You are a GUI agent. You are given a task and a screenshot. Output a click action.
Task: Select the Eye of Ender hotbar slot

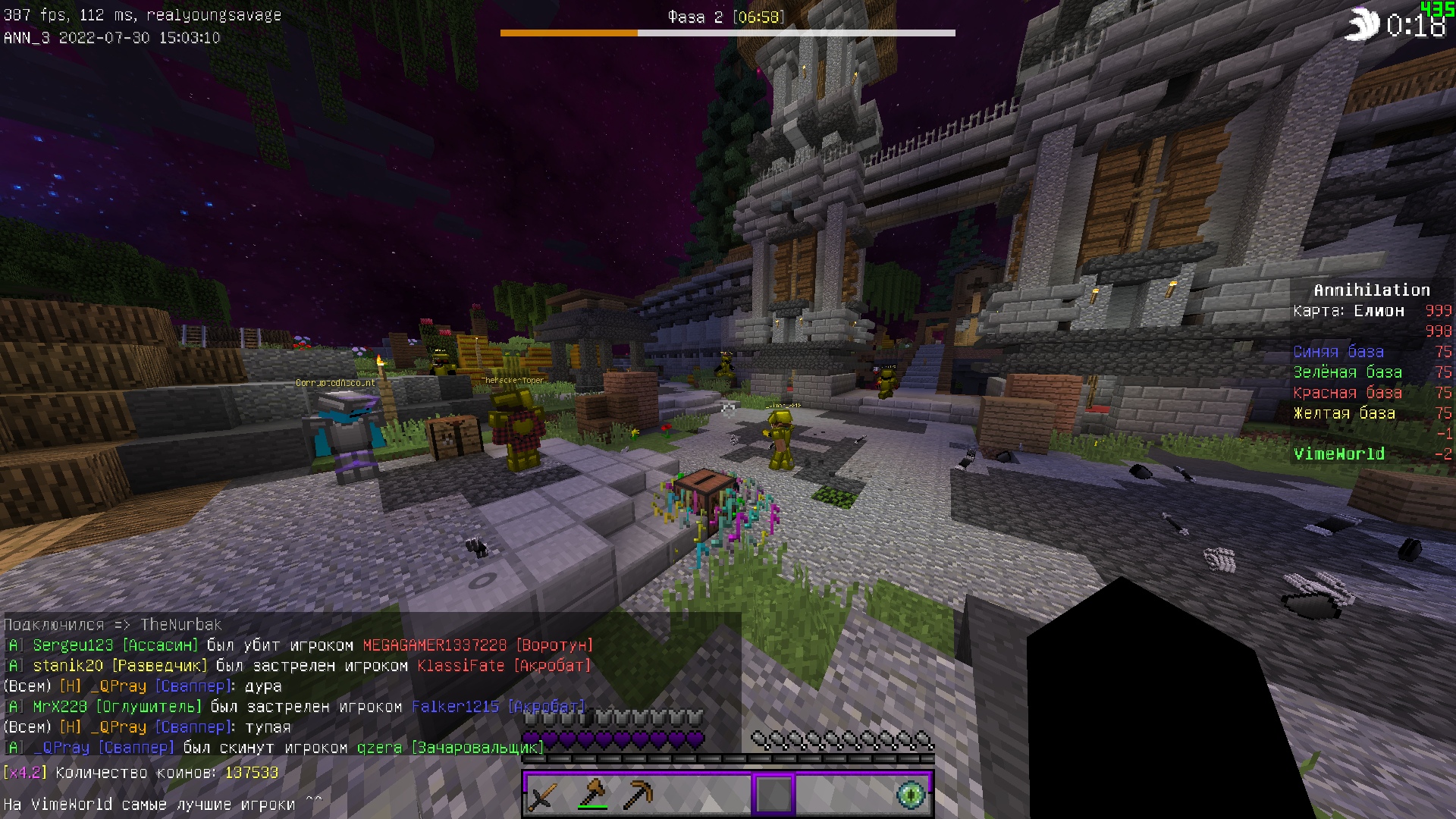click(911, 794)
